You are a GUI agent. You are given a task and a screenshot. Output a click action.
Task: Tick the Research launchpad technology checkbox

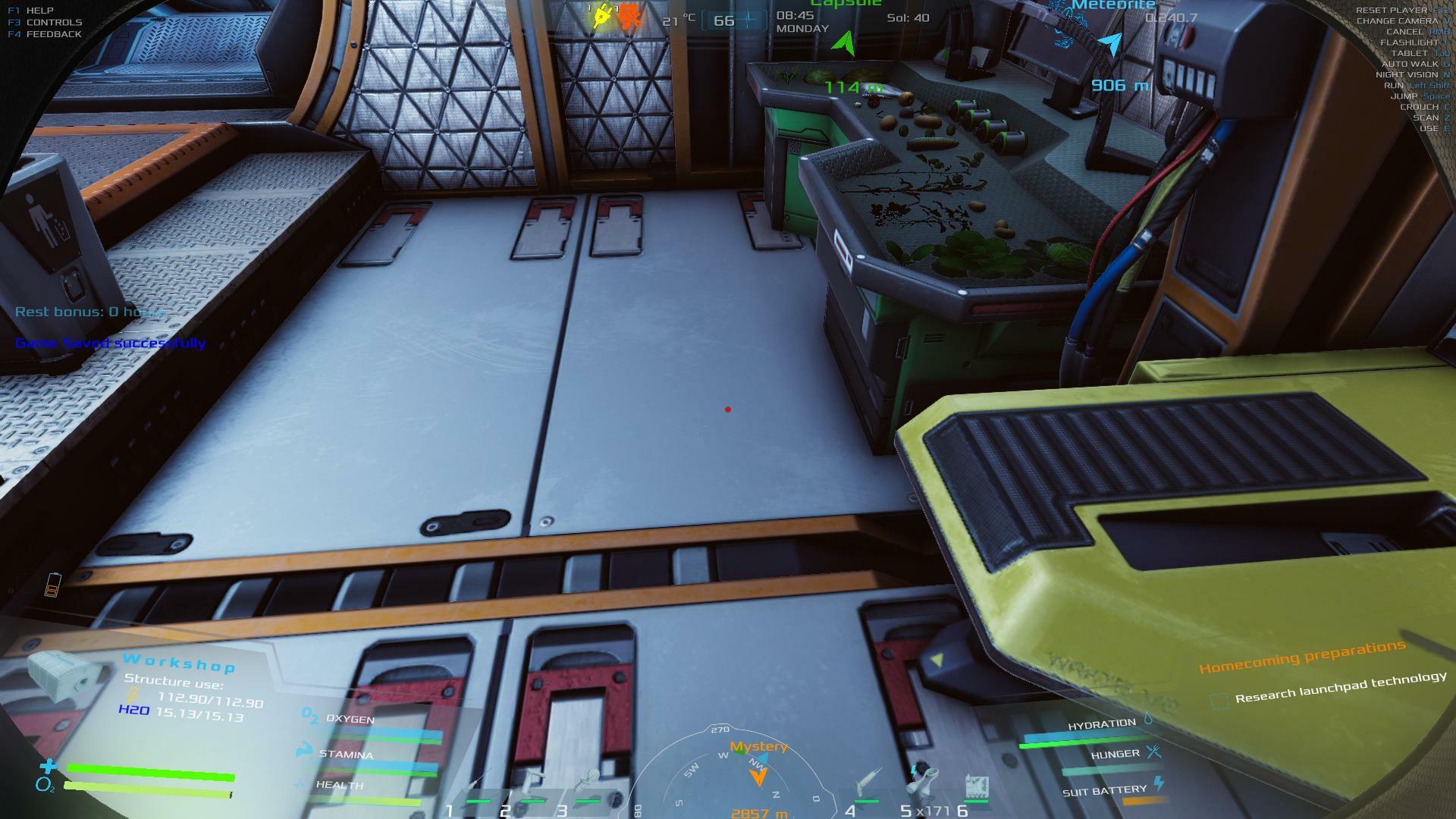(1219, 701)
